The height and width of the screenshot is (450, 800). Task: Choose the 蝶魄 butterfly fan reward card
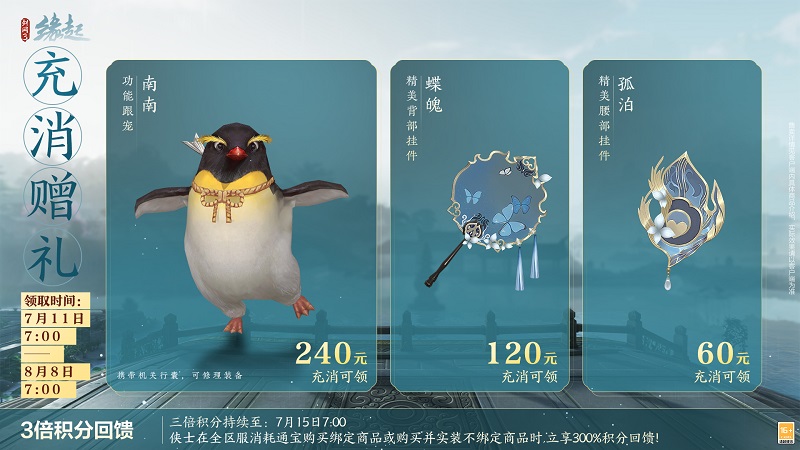pyautogui.click(x=479, y=225)
